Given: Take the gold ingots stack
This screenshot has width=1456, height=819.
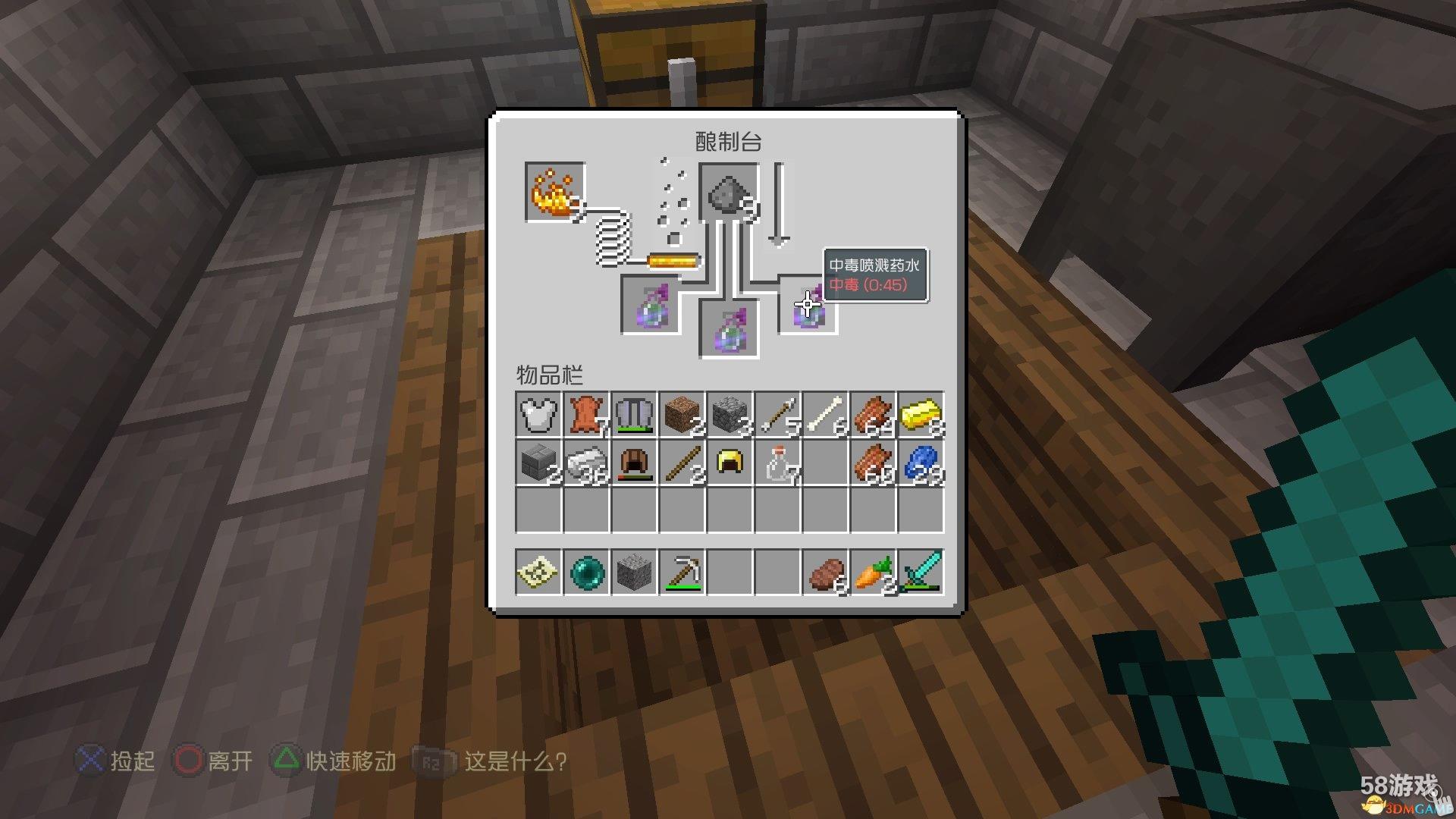Looking at the screenshot, I should click(921, 415).
